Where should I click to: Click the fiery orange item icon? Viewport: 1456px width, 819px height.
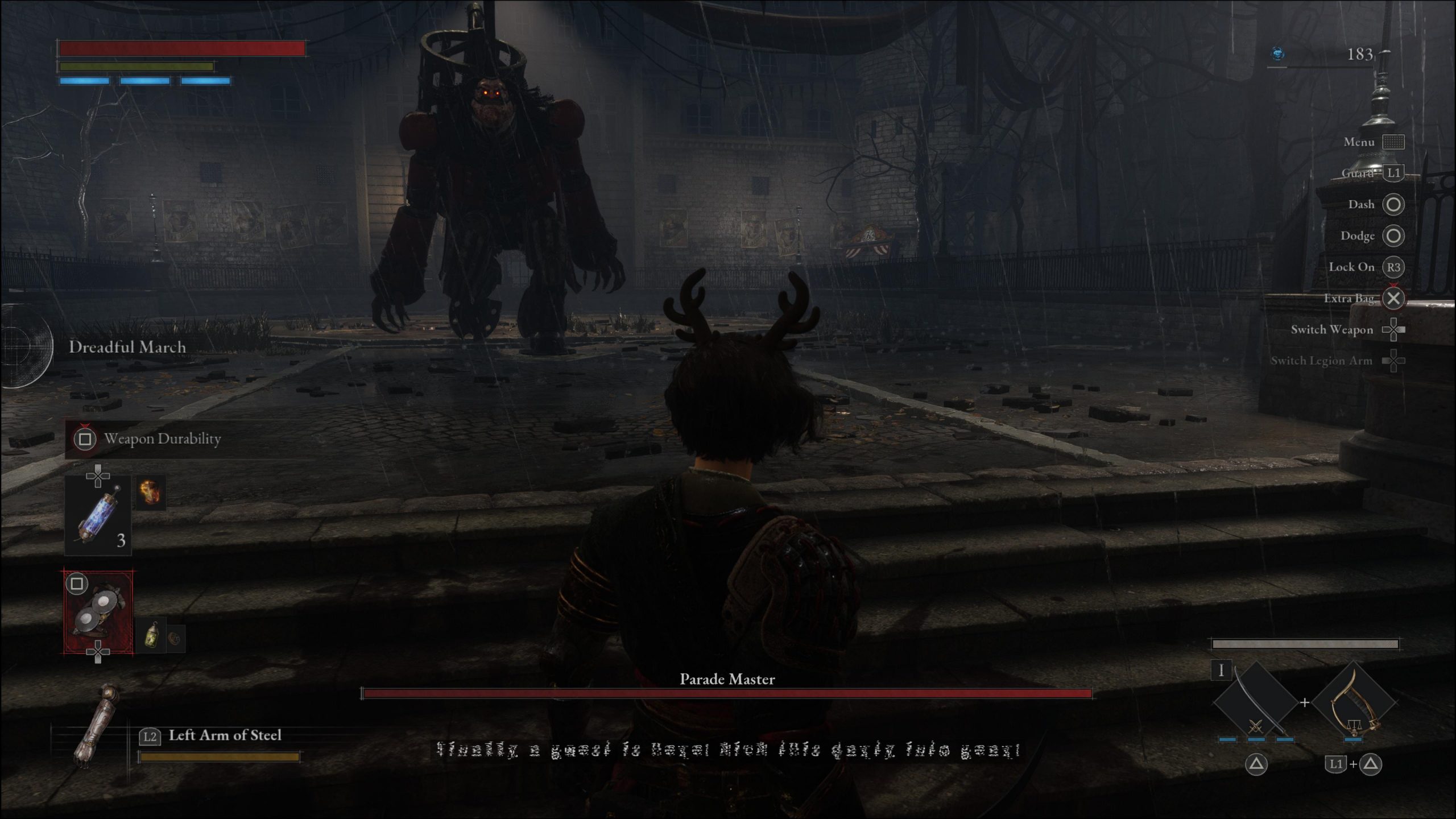[151, 493]
